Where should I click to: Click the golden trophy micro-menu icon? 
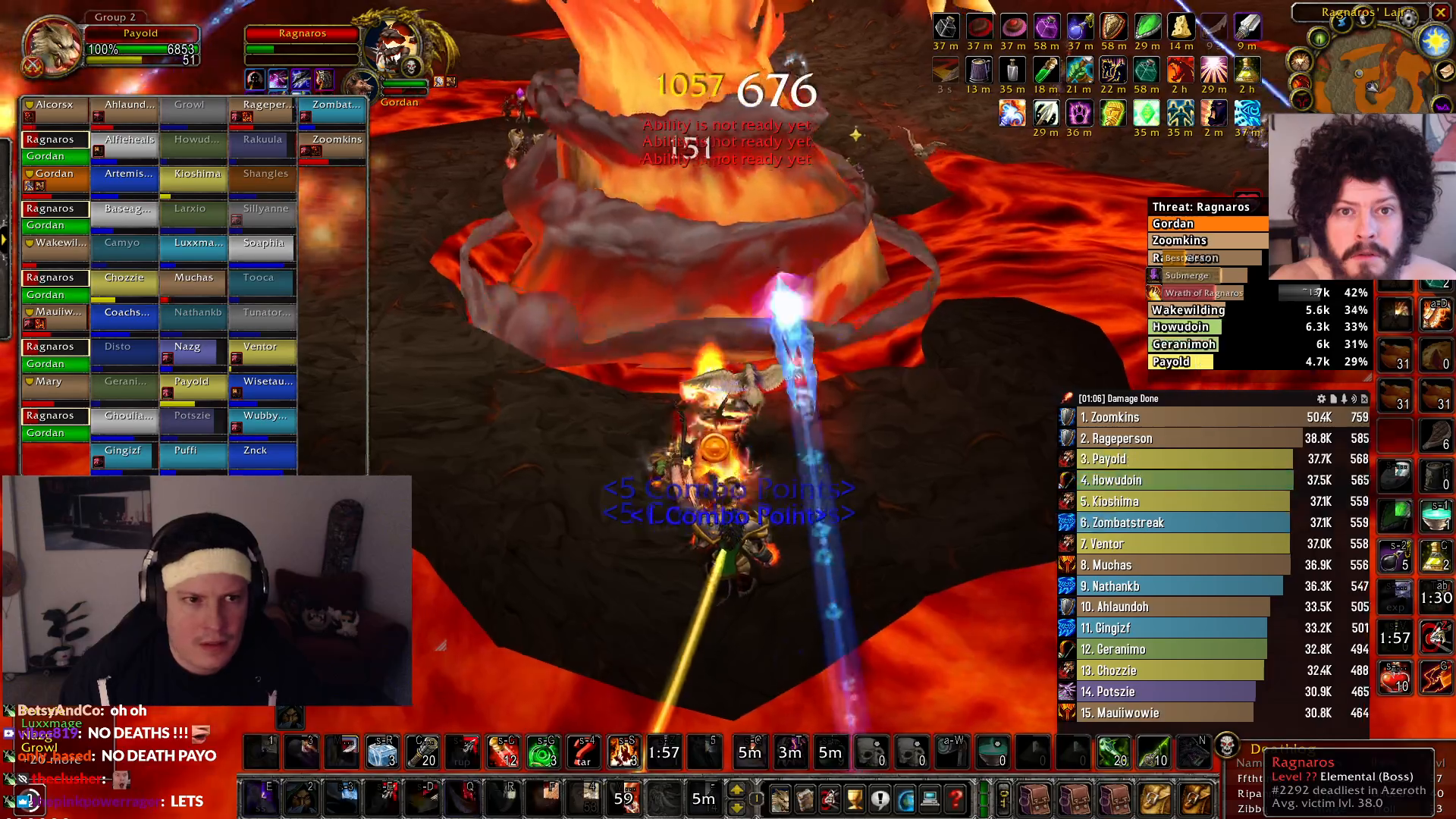point(855,799)
